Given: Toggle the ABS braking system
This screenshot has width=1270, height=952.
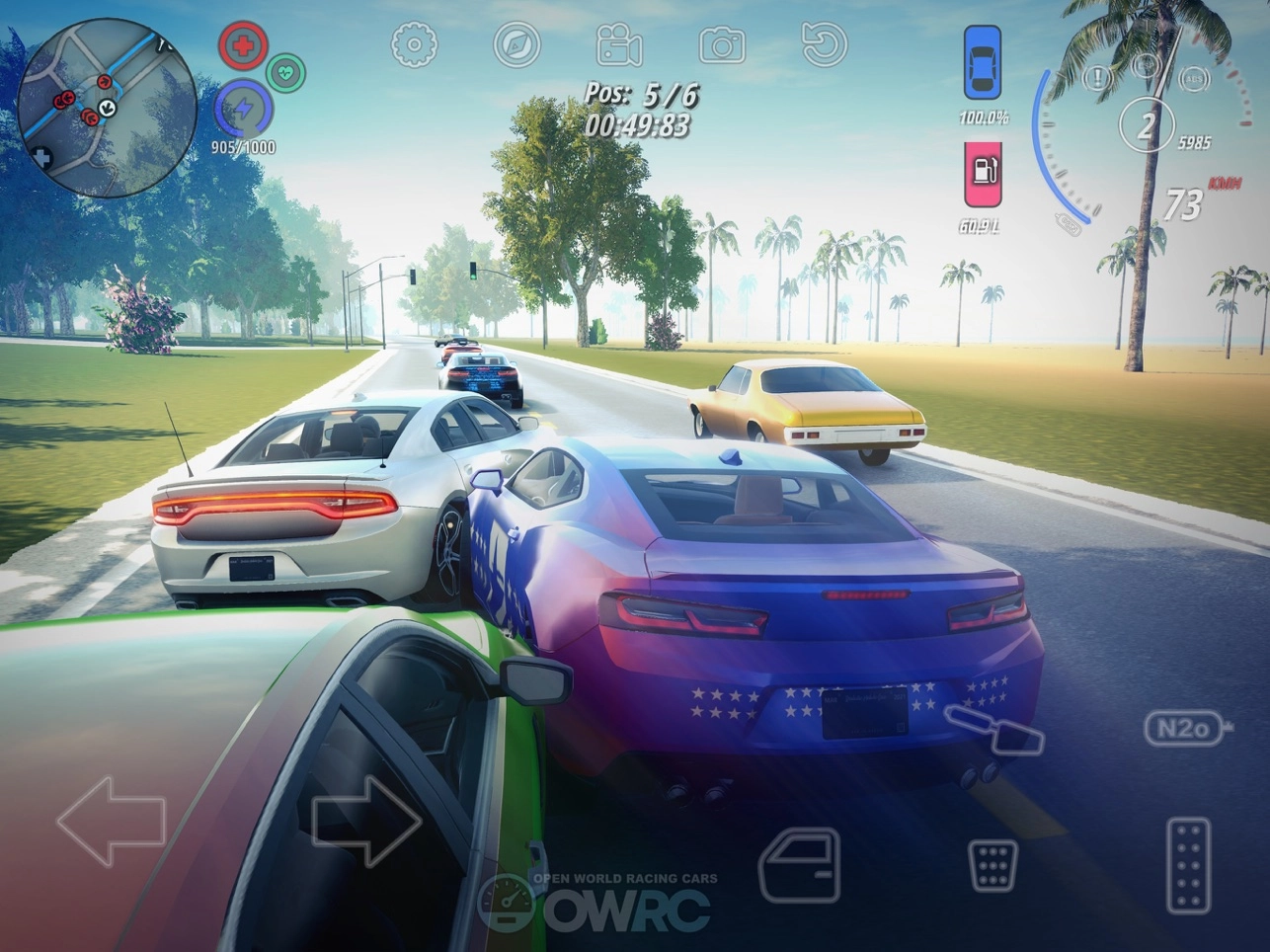Looking at the screenshot, I should pos(1195,79).
